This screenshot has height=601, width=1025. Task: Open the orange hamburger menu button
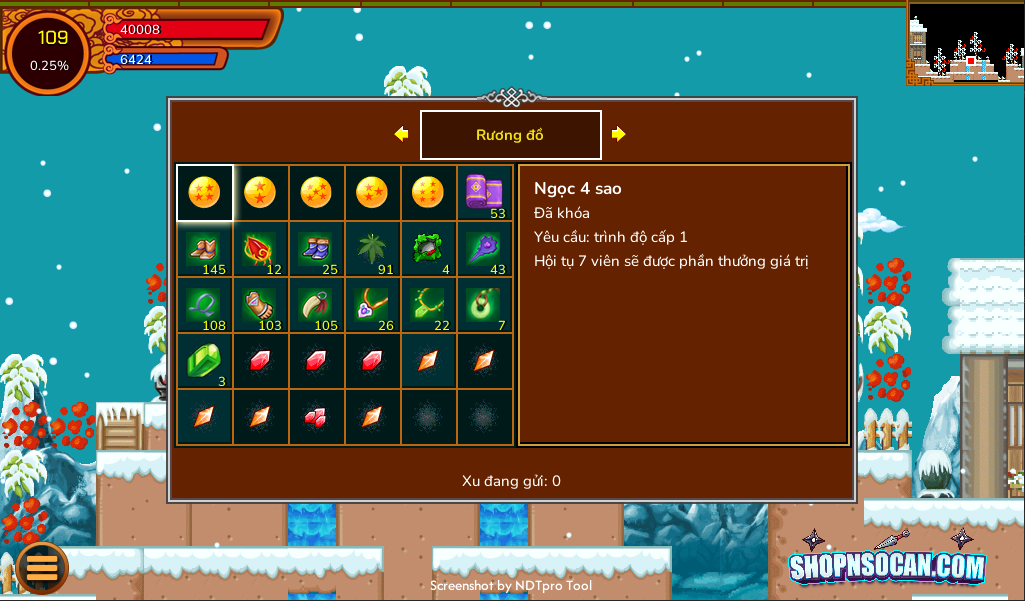(42, 567)
